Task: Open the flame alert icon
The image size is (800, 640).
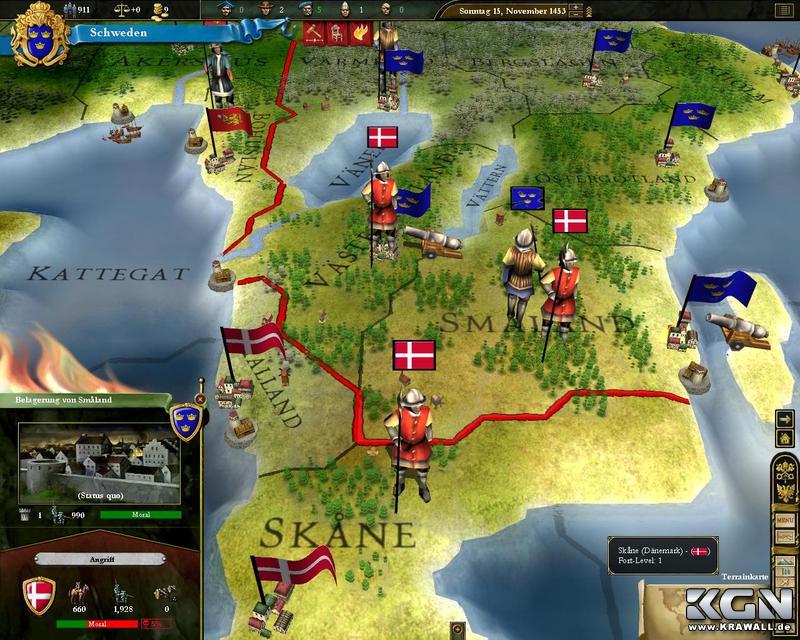Action: coord(360,33)
